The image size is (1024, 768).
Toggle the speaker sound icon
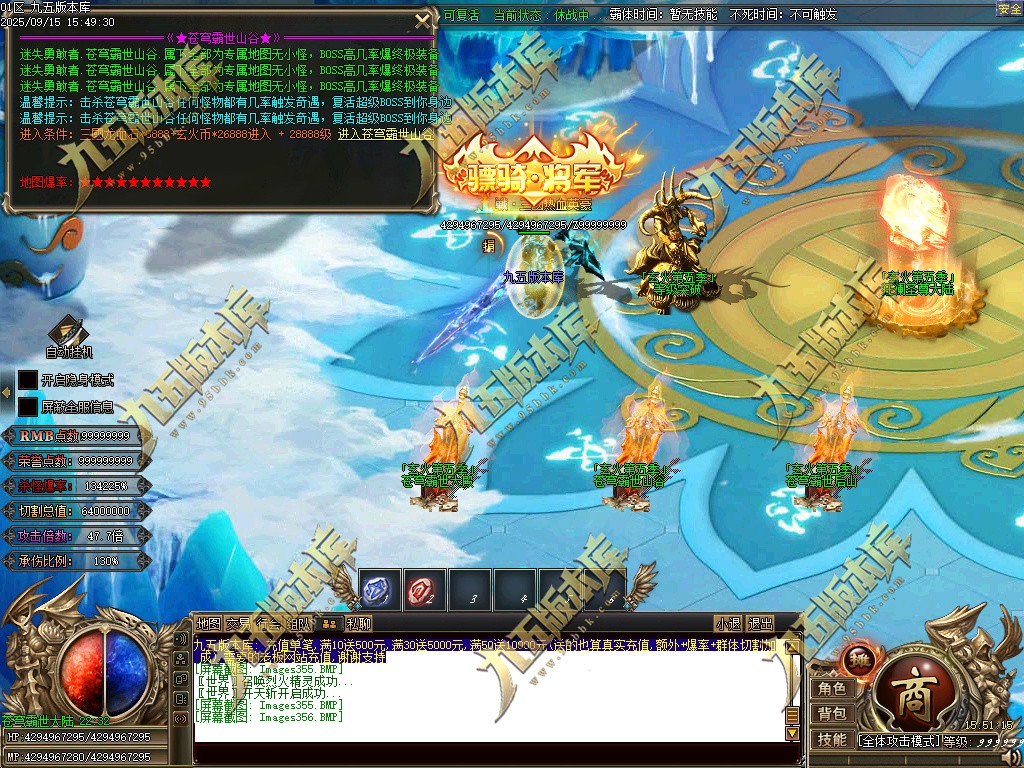[1011, 757]
